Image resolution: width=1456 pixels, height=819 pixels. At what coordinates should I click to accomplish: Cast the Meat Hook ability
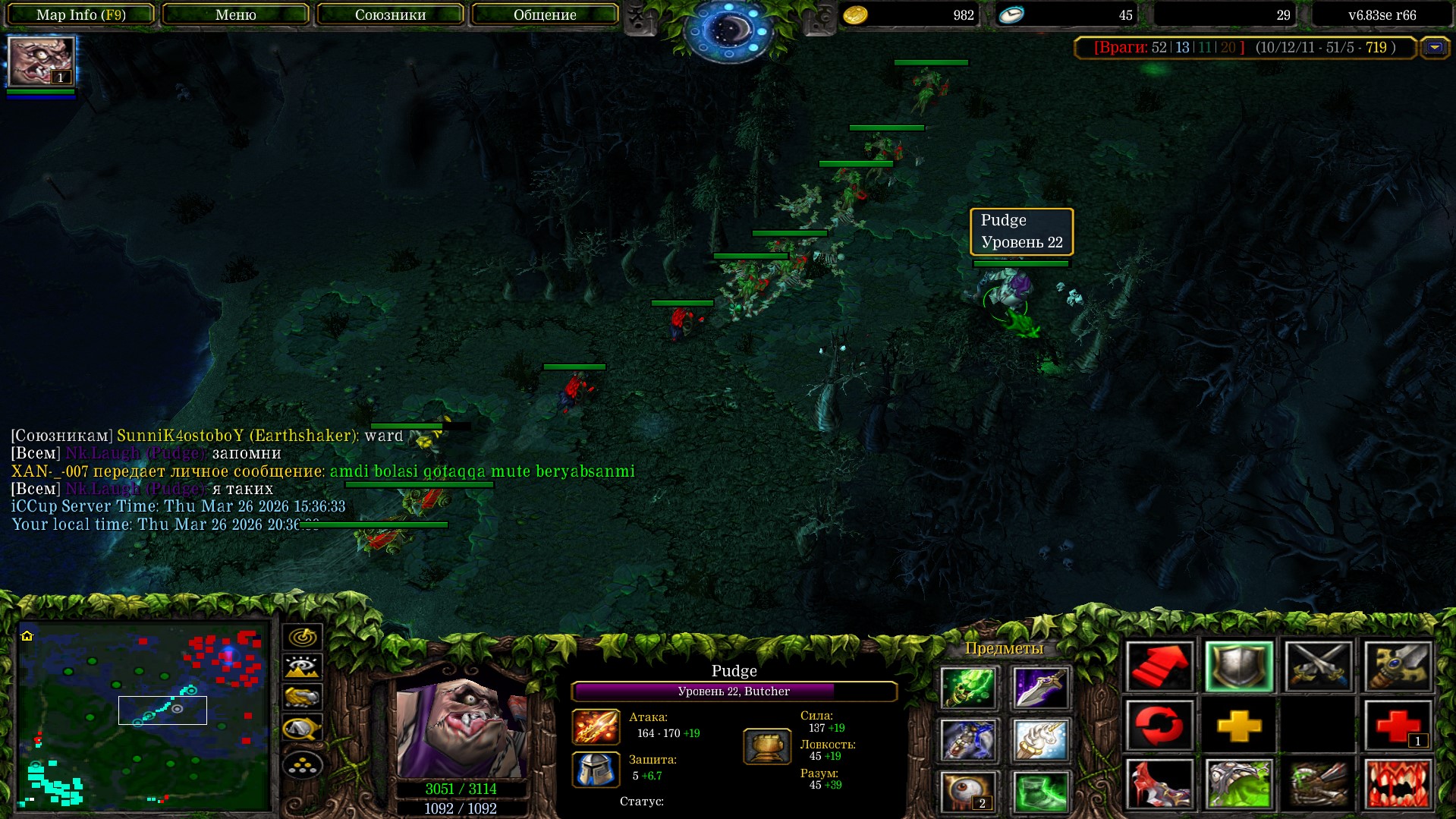point(1159,783)
